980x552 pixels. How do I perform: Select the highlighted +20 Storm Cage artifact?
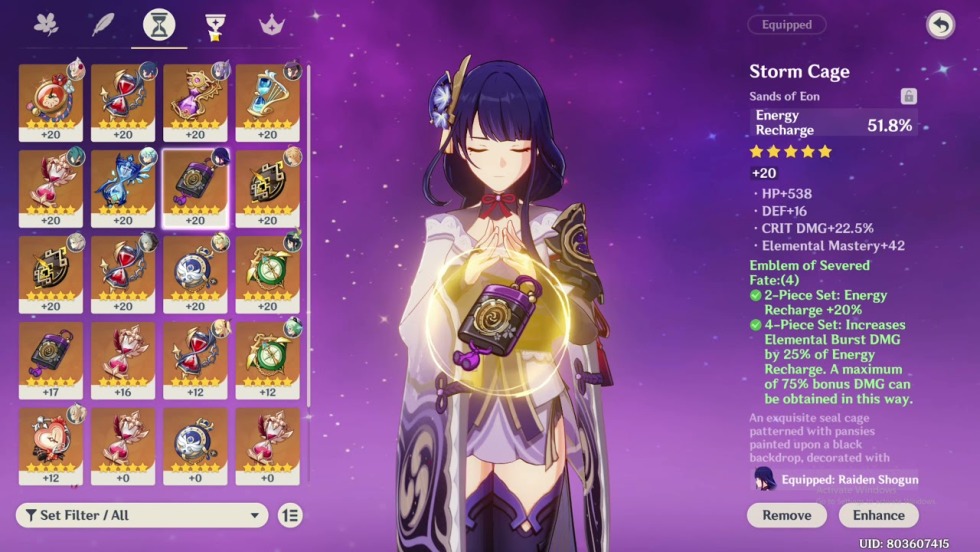[x=195, y=183]
